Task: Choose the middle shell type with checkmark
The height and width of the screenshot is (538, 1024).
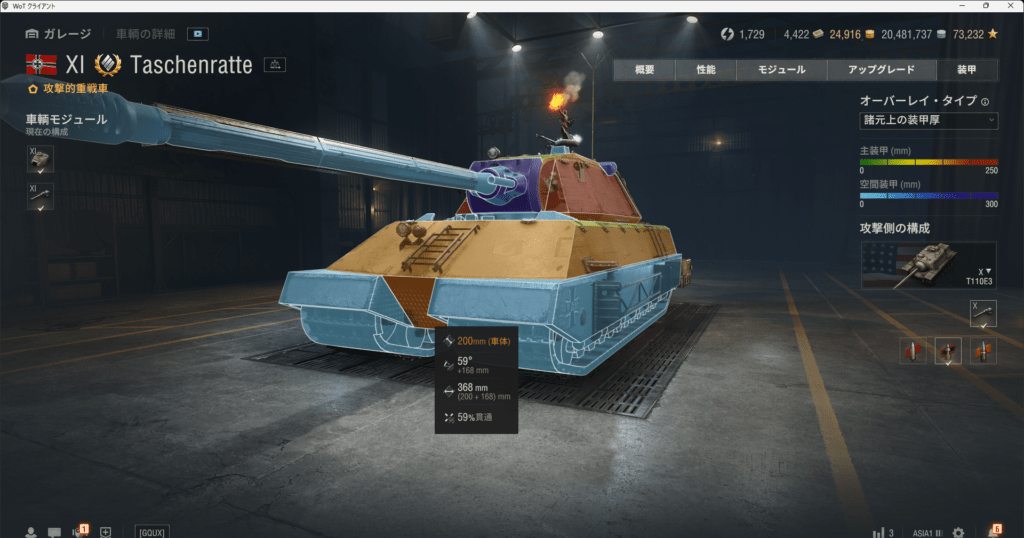Action: click(x=946, y=351)
